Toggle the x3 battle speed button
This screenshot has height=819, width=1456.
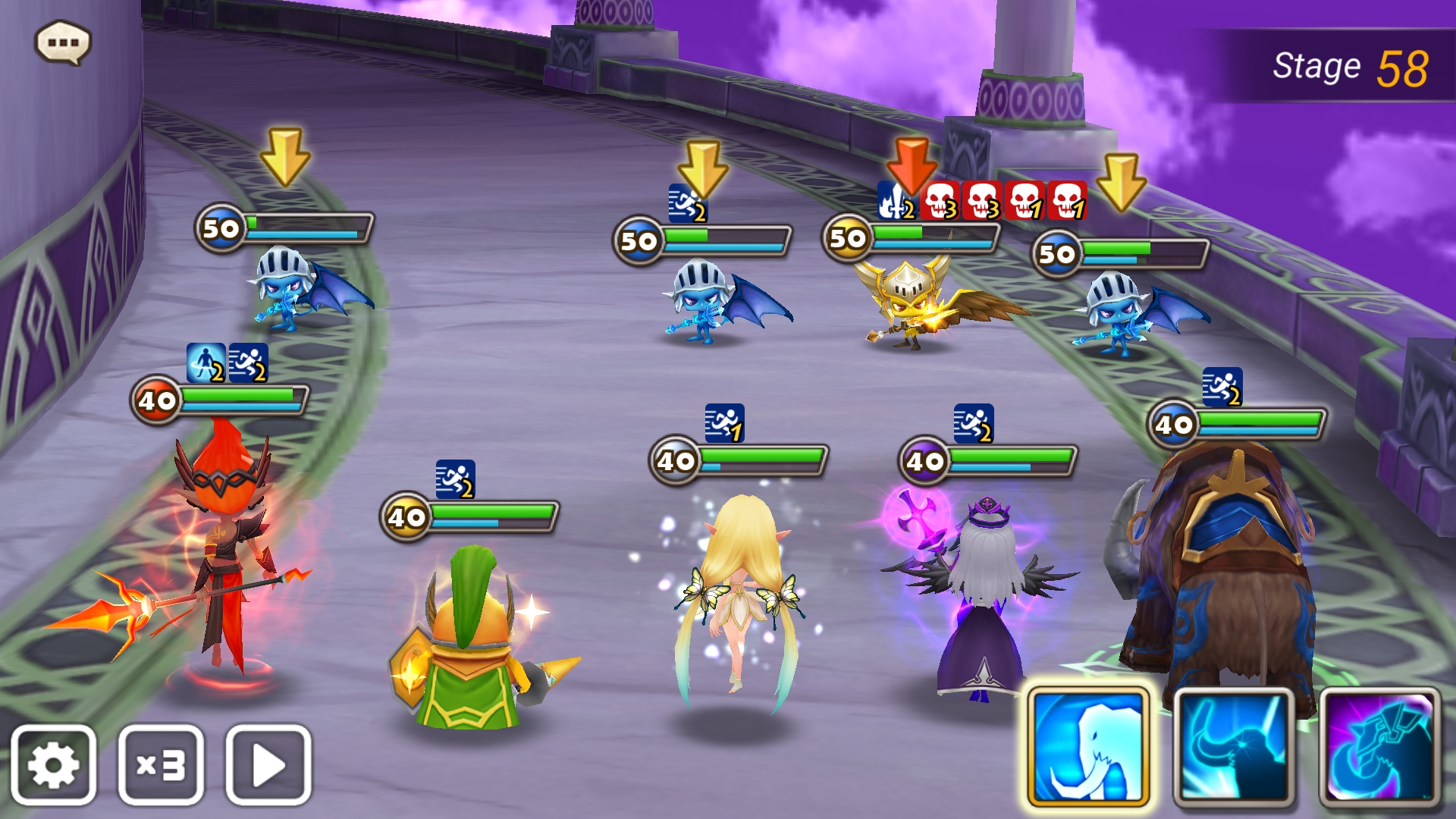click(x=161, y=764)
